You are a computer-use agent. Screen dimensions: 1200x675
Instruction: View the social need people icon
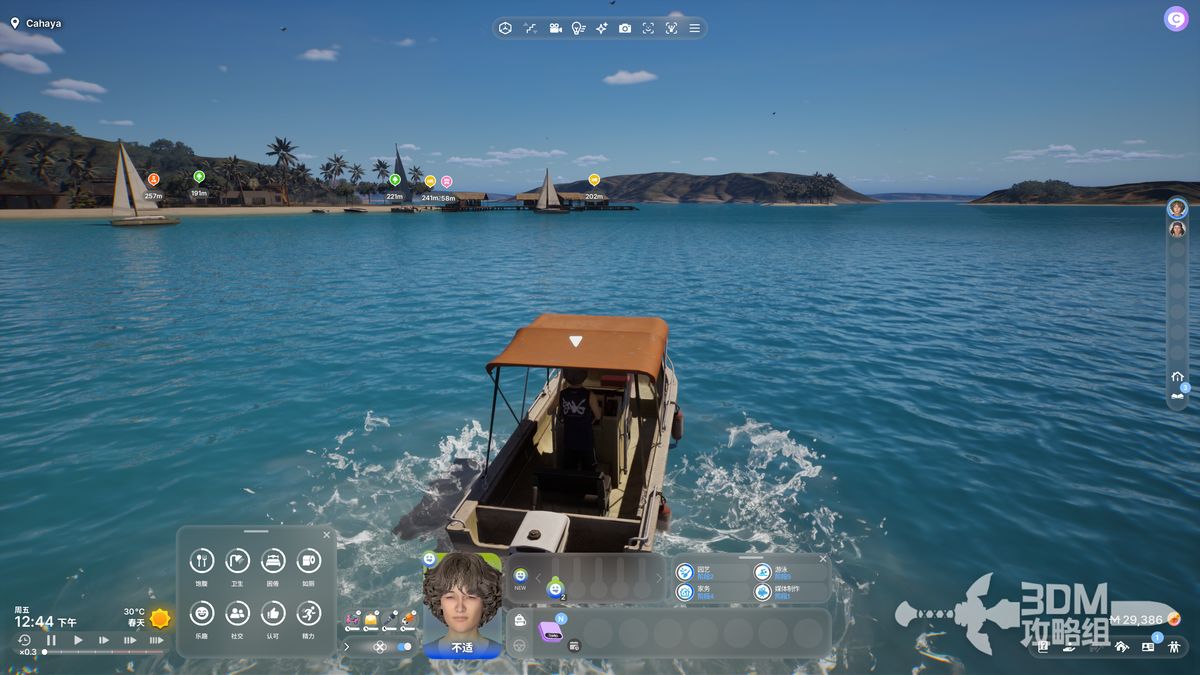pos(237,613)
